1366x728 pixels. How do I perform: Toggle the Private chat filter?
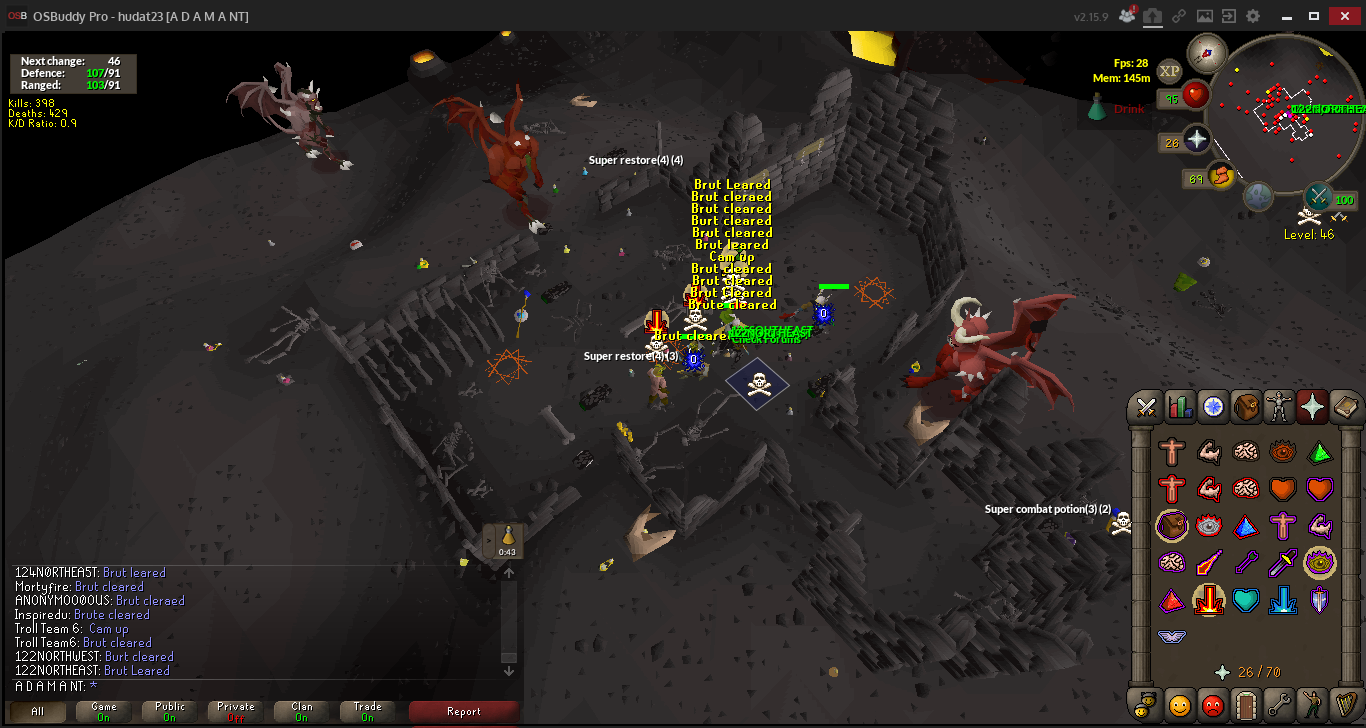(236, 711)
